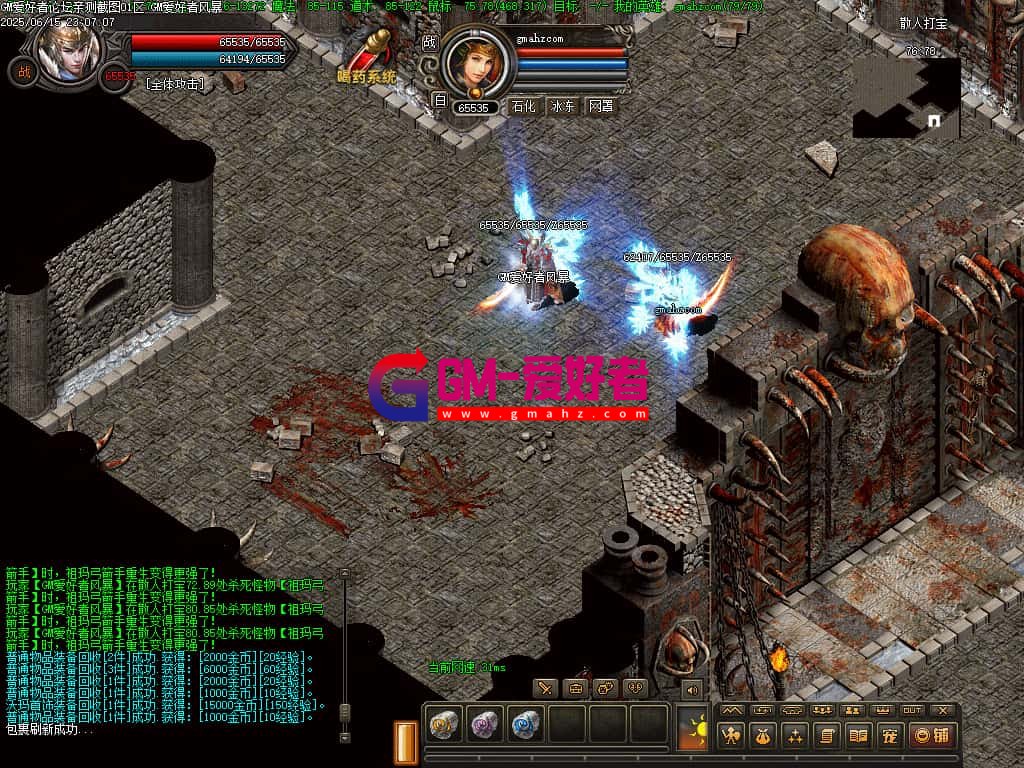1024x768 pixels.
Task: Click the 冰冻 status button
Action: coord(562,106)
